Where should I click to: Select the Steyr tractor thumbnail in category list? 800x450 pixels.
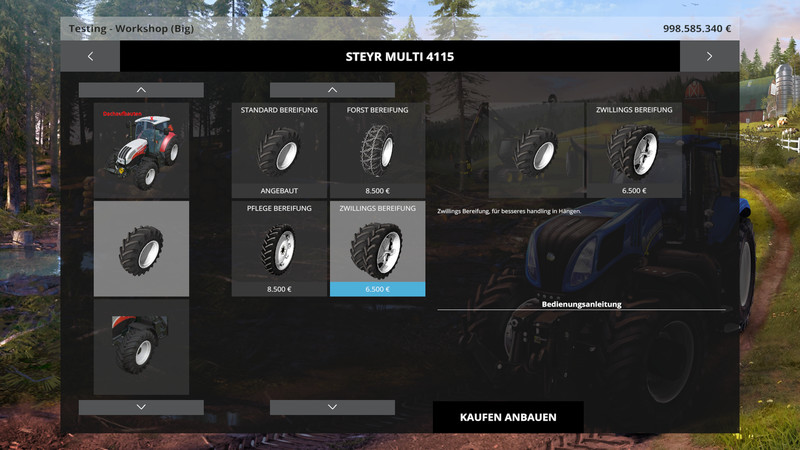pos(141,149)
